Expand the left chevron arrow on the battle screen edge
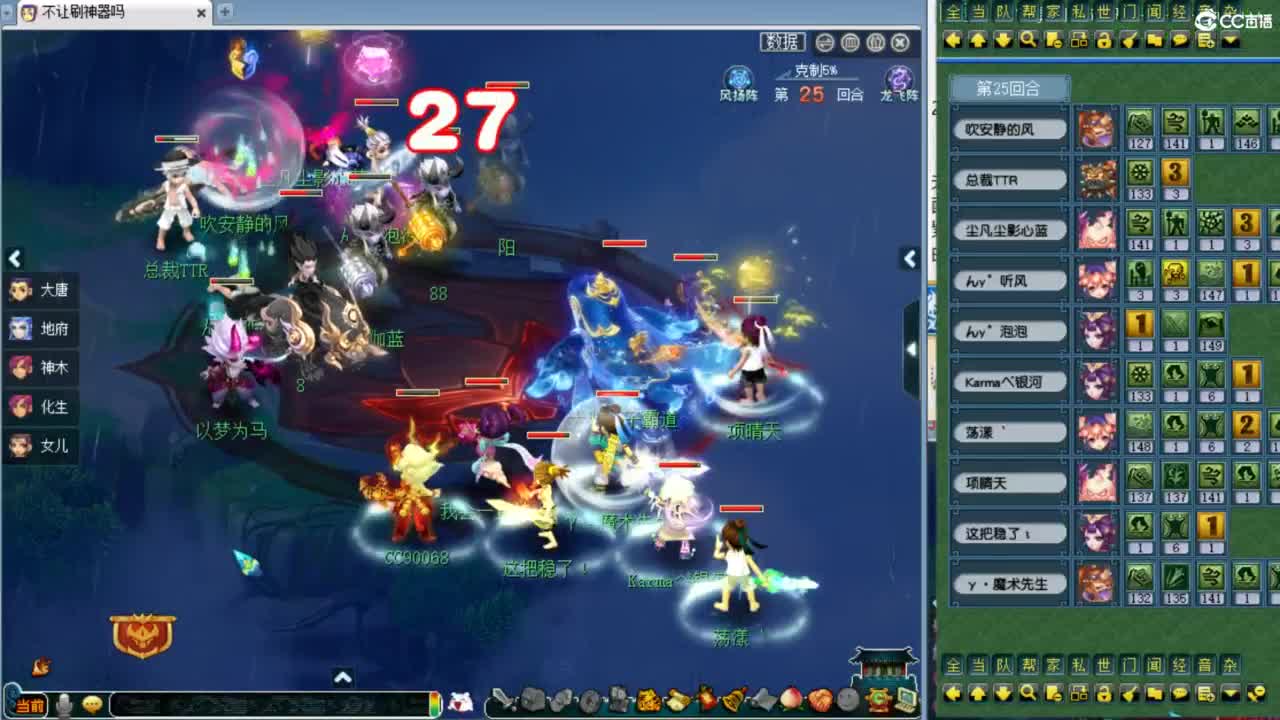 [x=14, y=258]
